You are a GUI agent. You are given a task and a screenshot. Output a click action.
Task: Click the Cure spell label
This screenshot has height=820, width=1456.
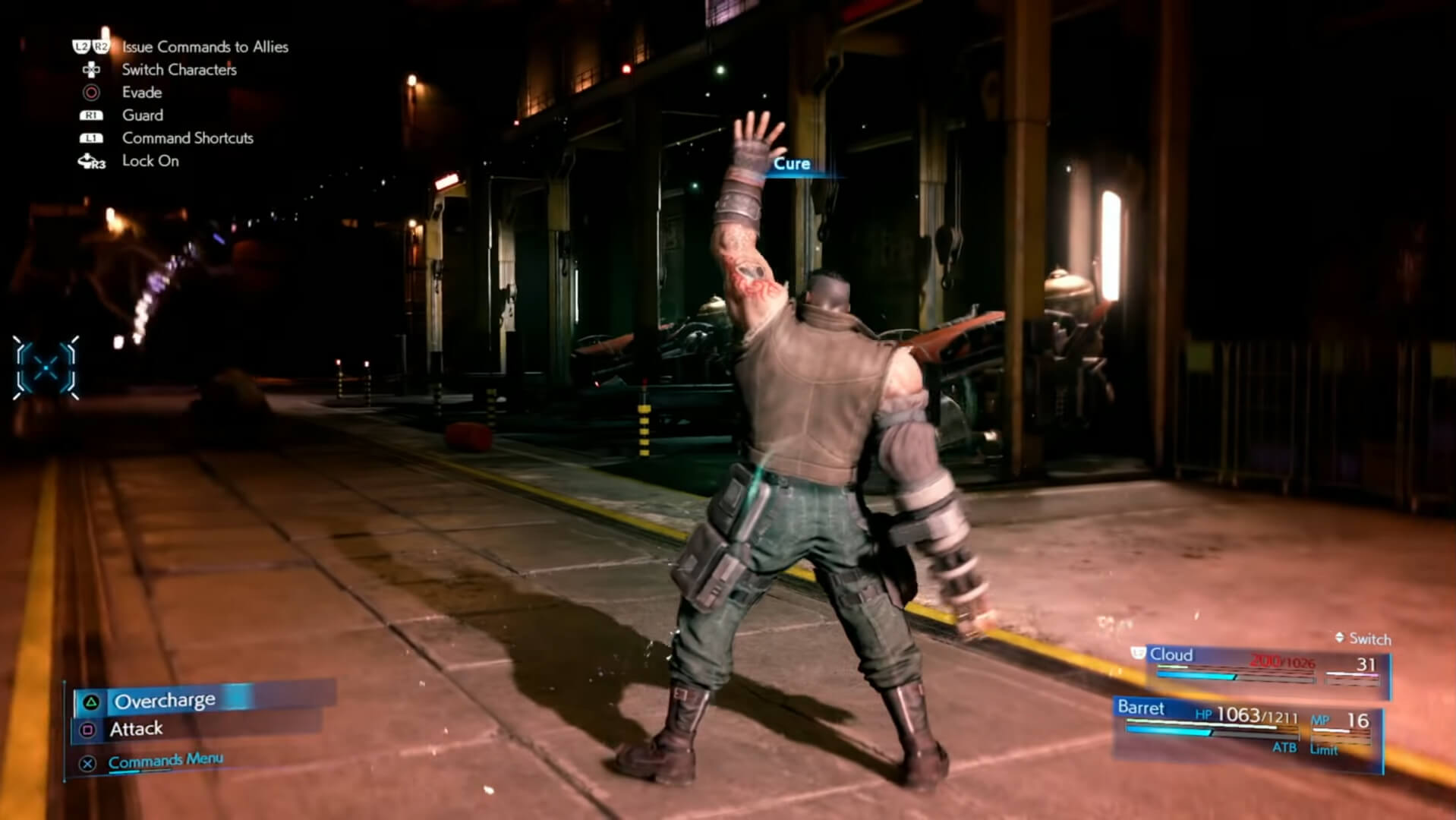tap(791, 163)
